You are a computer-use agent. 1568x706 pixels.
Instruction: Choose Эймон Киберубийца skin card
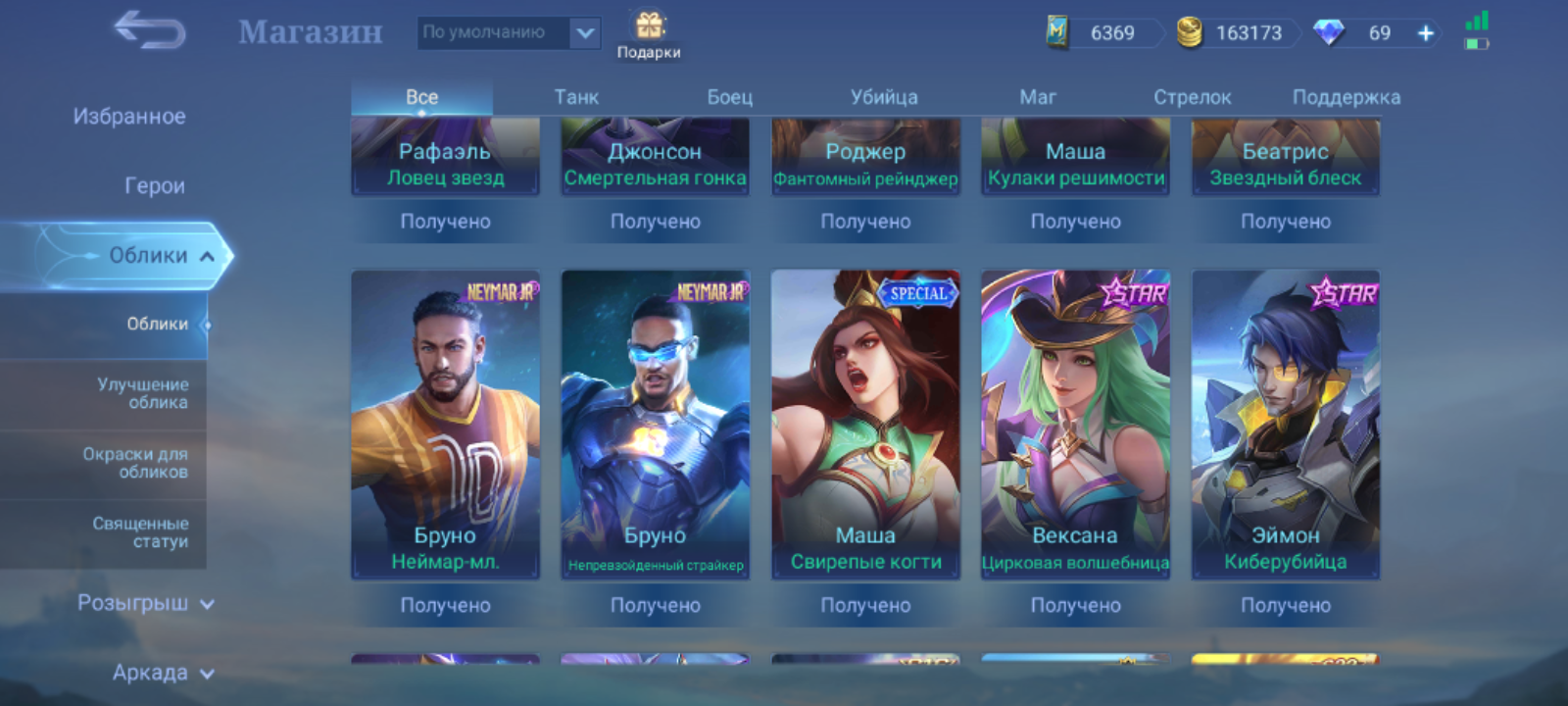[x=1285, y=424]
